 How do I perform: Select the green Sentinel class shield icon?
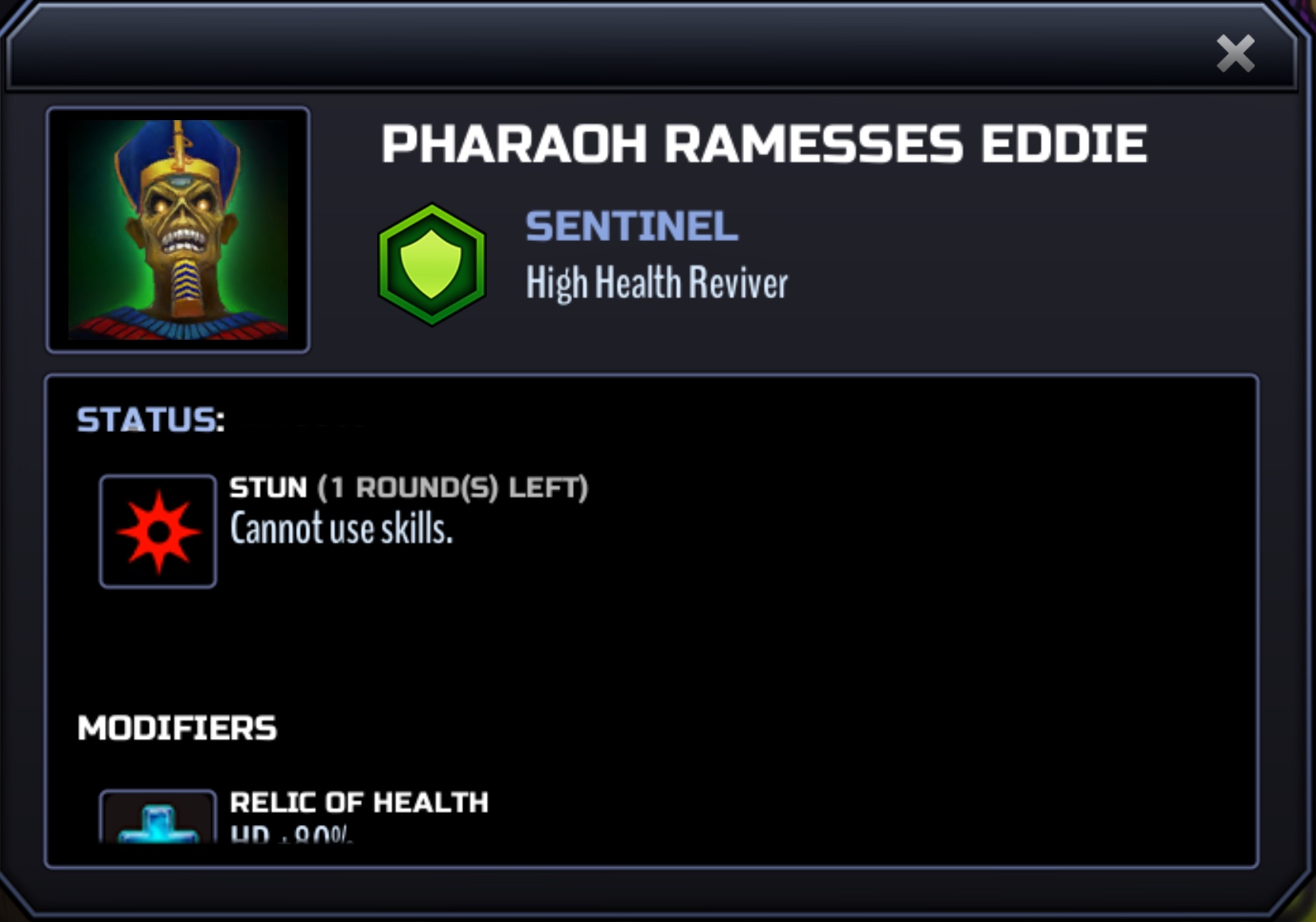[431, 264]
